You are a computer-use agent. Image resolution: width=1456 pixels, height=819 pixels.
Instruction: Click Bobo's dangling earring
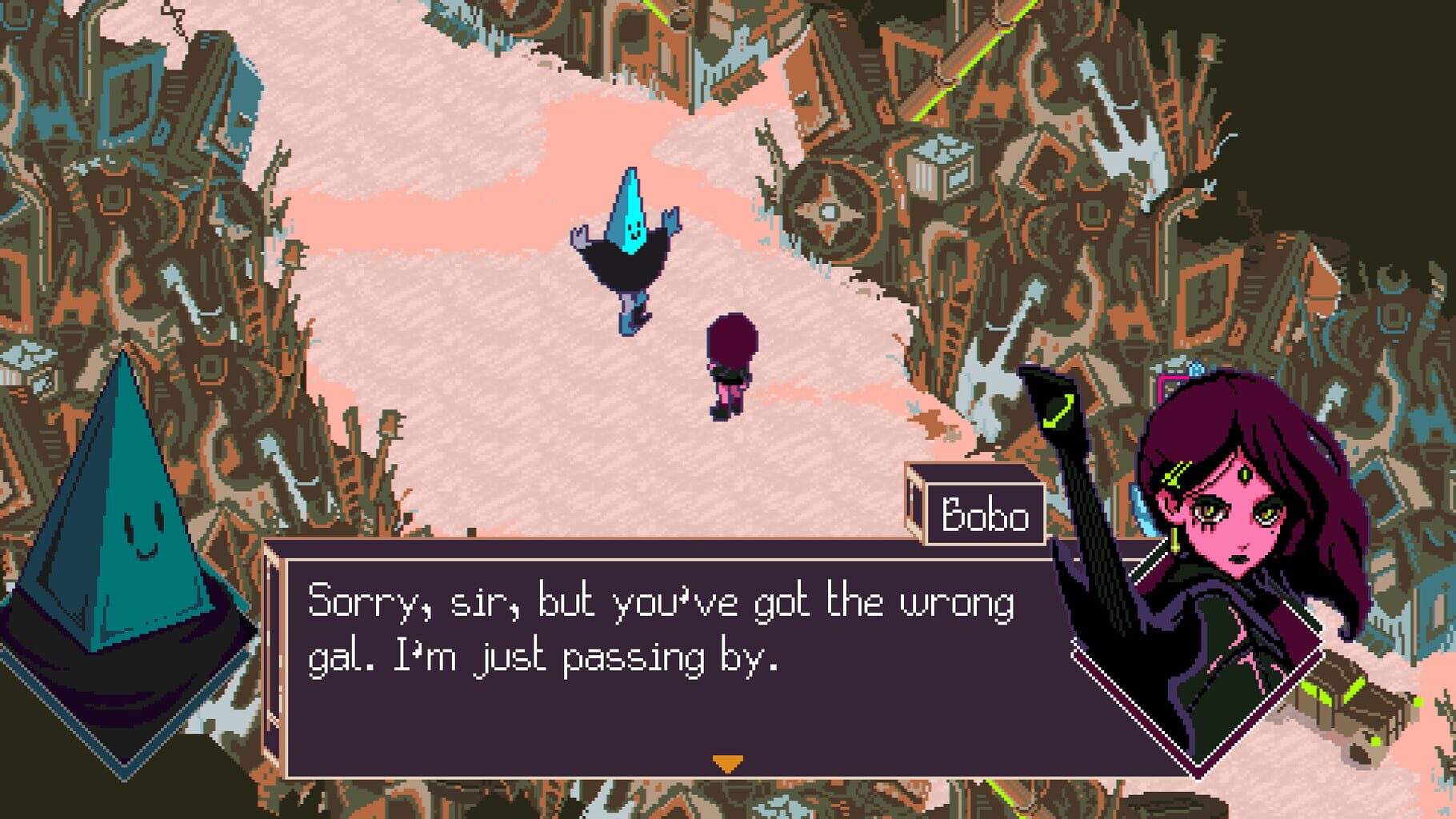click(x=1174, y=539)
